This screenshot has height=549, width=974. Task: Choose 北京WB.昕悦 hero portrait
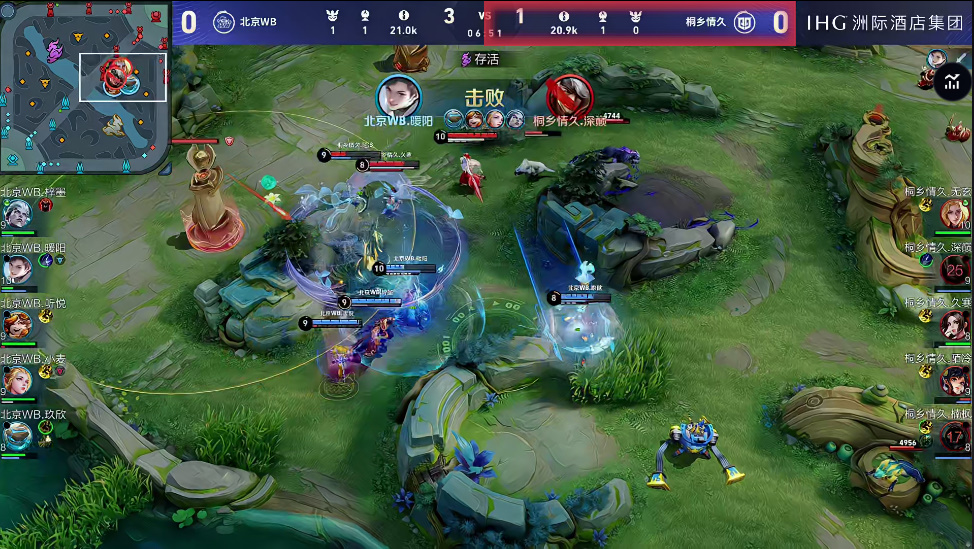point(17,324)
